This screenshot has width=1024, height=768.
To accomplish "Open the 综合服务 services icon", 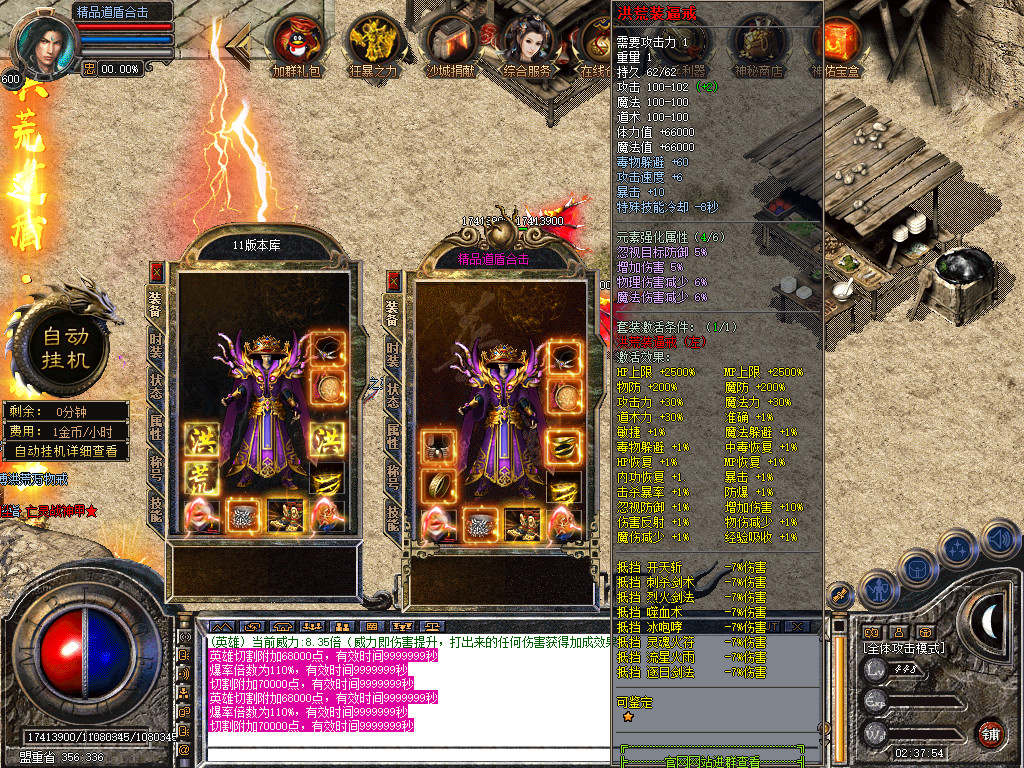I will point(529,42).
